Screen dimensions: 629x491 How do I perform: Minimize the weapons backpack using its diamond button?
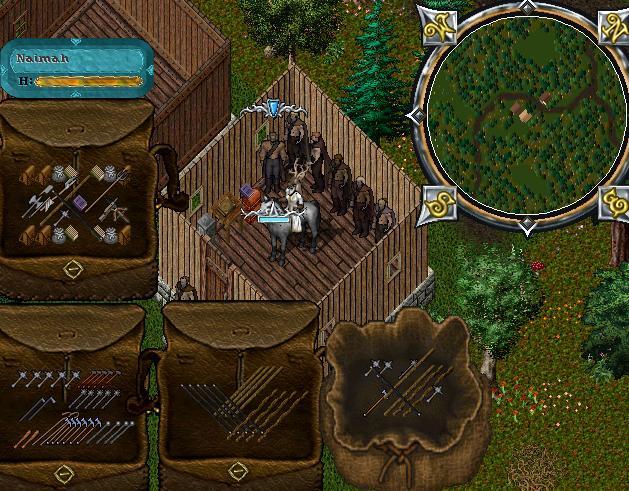[63, 472]
